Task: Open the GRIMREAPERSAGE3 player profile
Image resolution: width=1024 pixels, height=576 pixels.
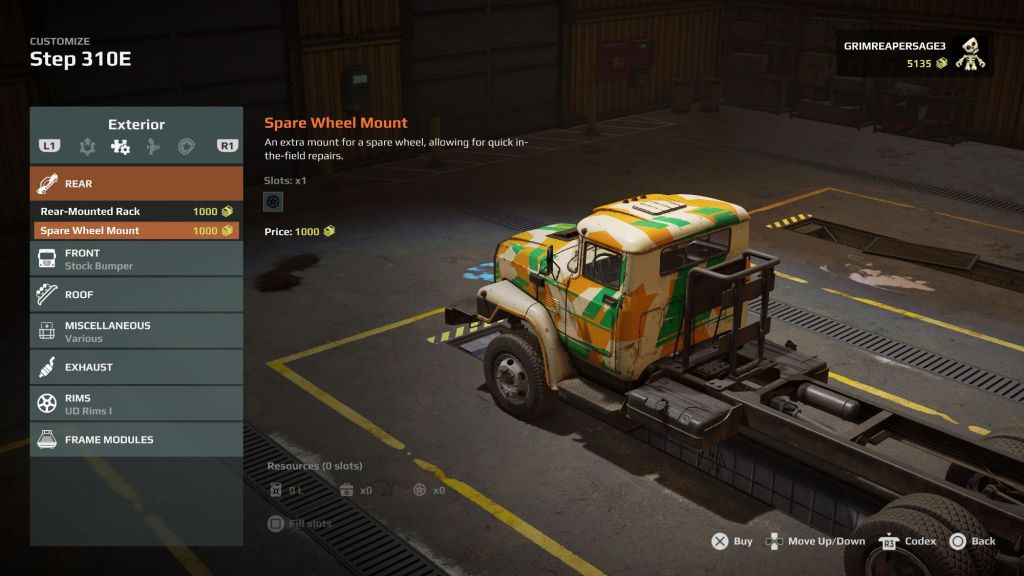Action: [x=913, y=55]
